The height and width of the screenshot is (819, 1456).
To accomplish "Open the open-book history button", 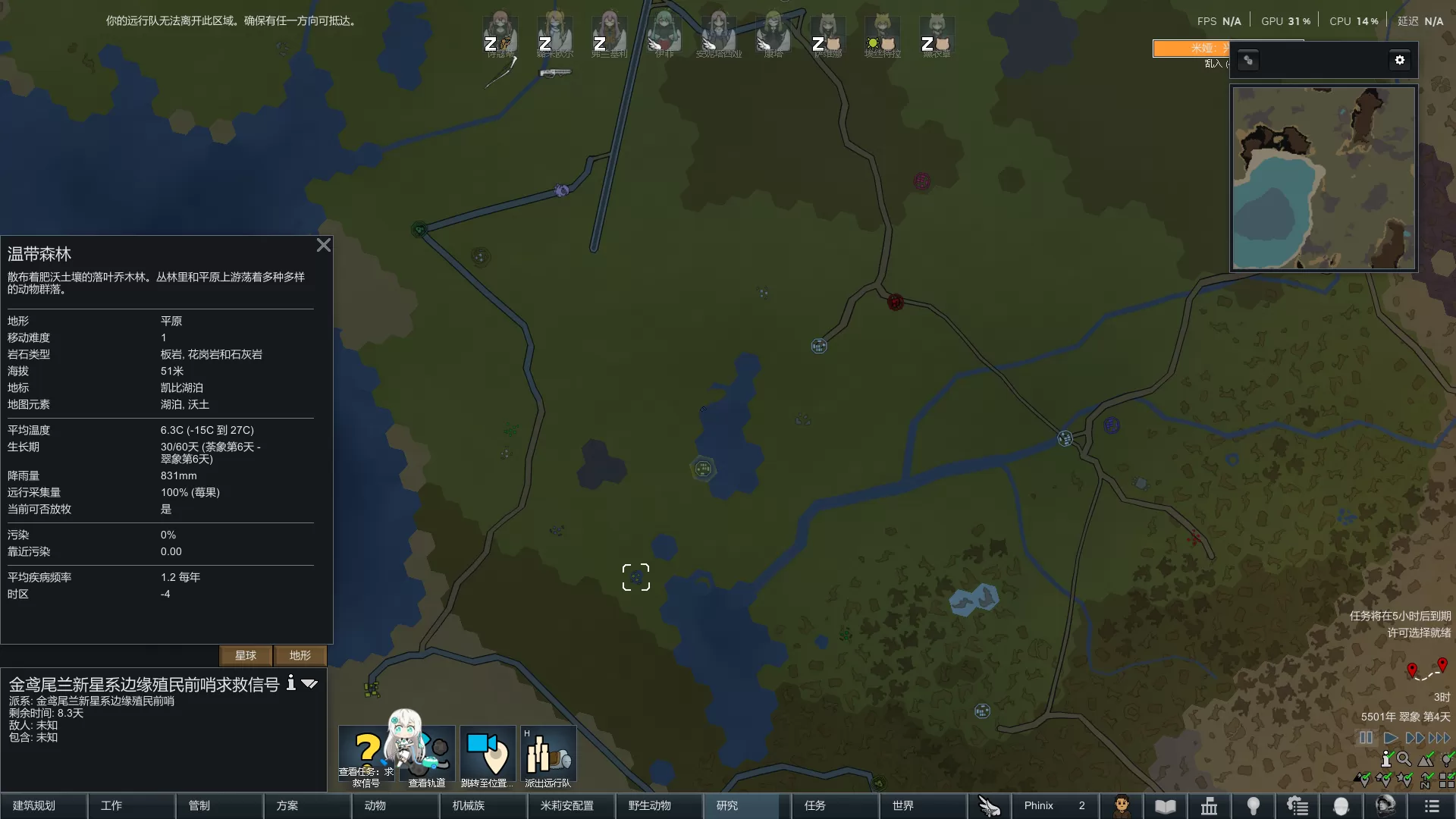I will coord(1166,806).
